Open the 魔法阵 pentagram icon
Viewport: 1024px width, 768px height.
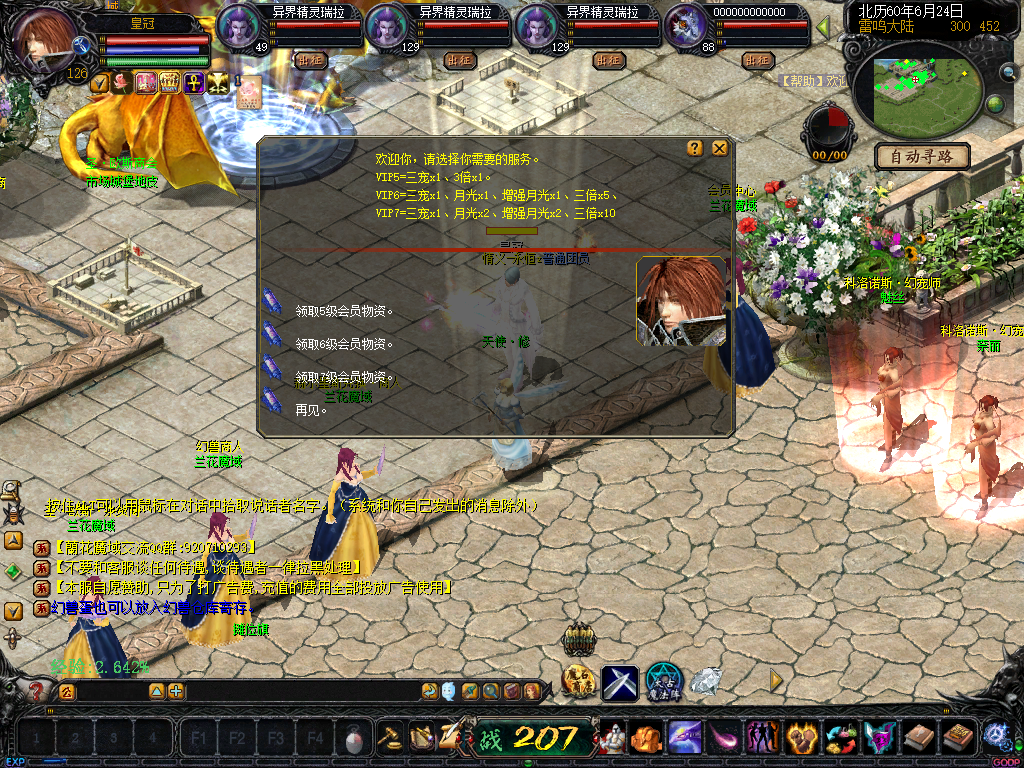point(663,681)
